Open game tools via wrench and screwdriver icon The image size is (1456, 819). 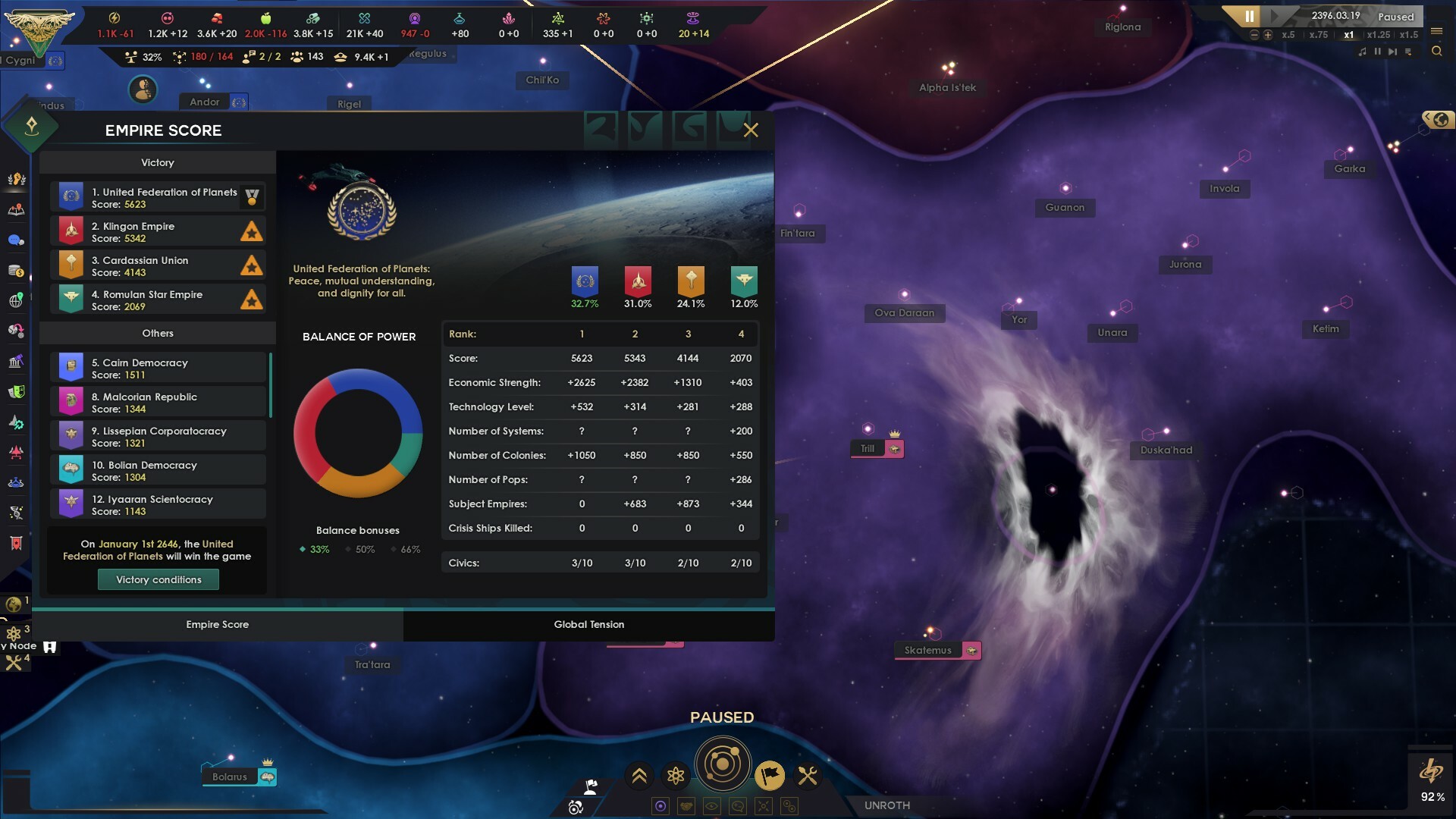tap(806, 775)
